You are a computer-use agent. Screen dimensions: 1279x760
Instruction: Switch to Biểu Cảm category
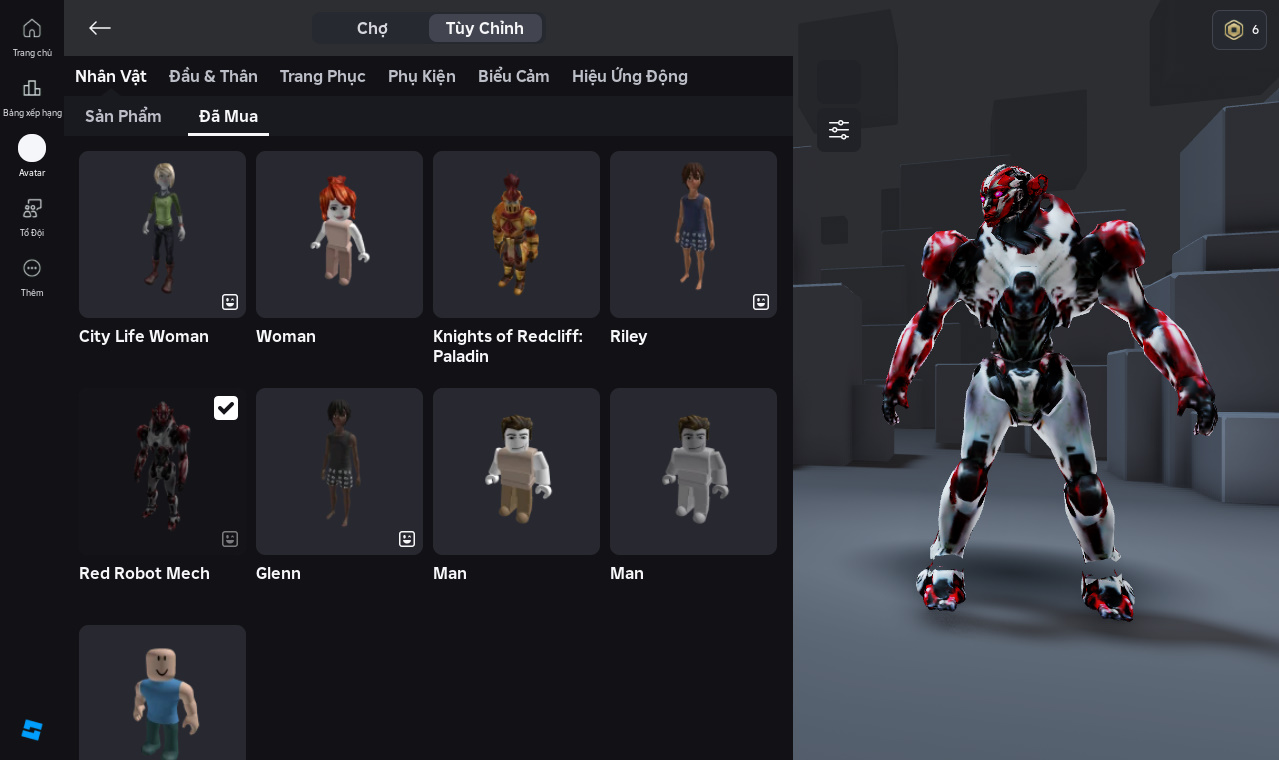coord(513,76)
